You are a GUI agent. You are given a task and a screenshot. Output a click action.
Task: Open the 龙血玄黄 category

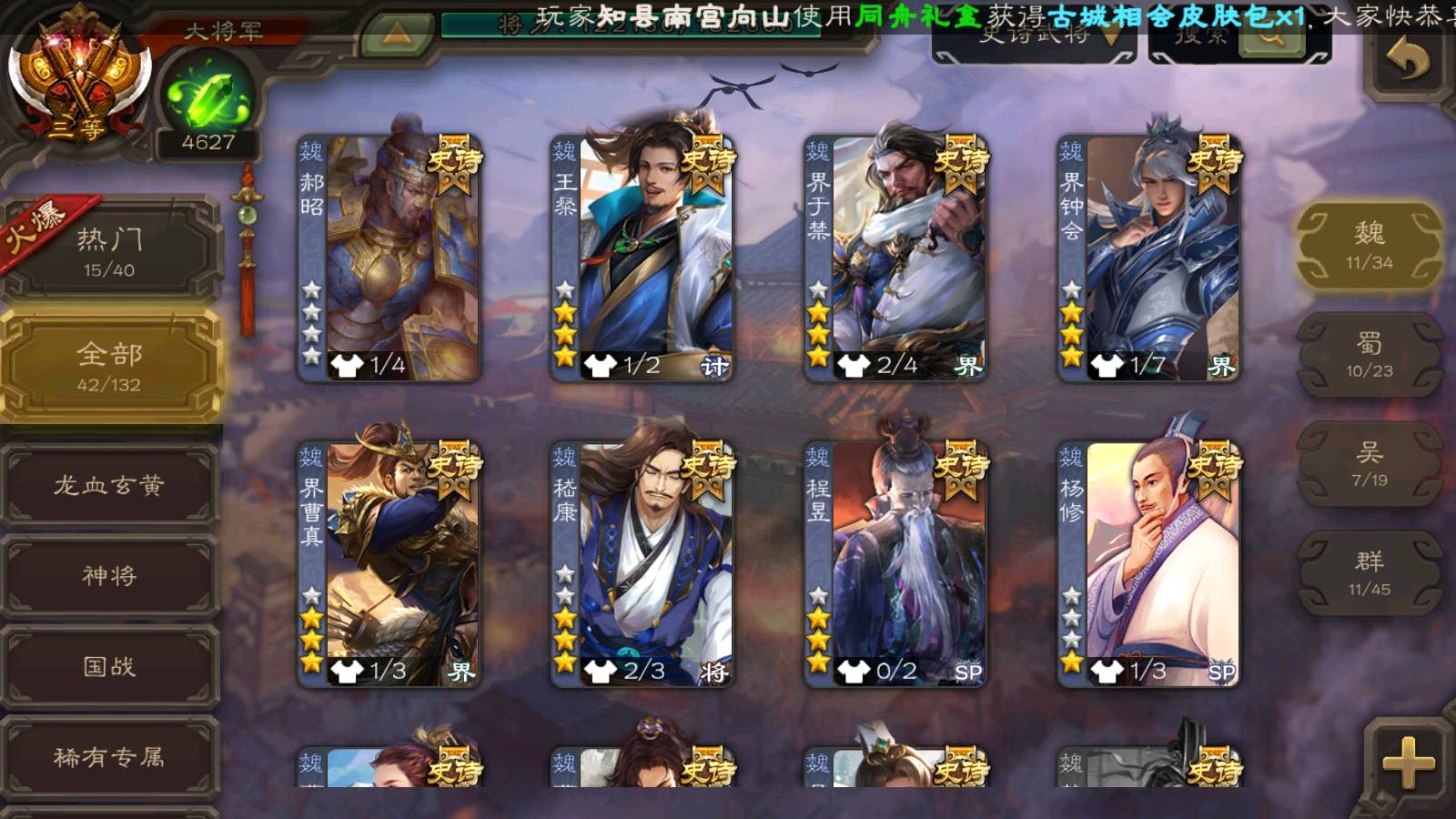(x=109, y=485)
